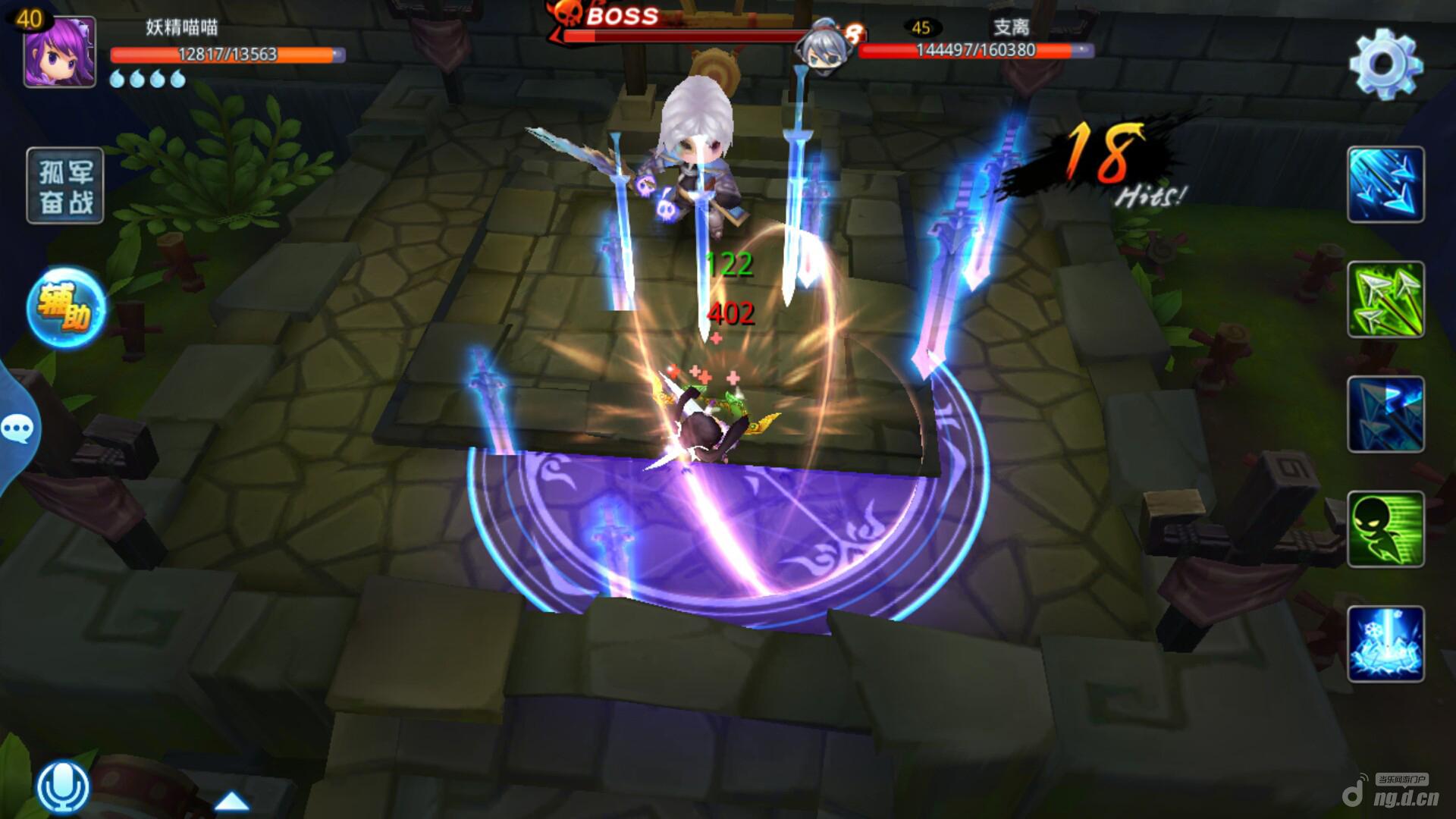Cast the ice crystal beam skill
Screen dimensions: 1456x819
pos(1385,645)
